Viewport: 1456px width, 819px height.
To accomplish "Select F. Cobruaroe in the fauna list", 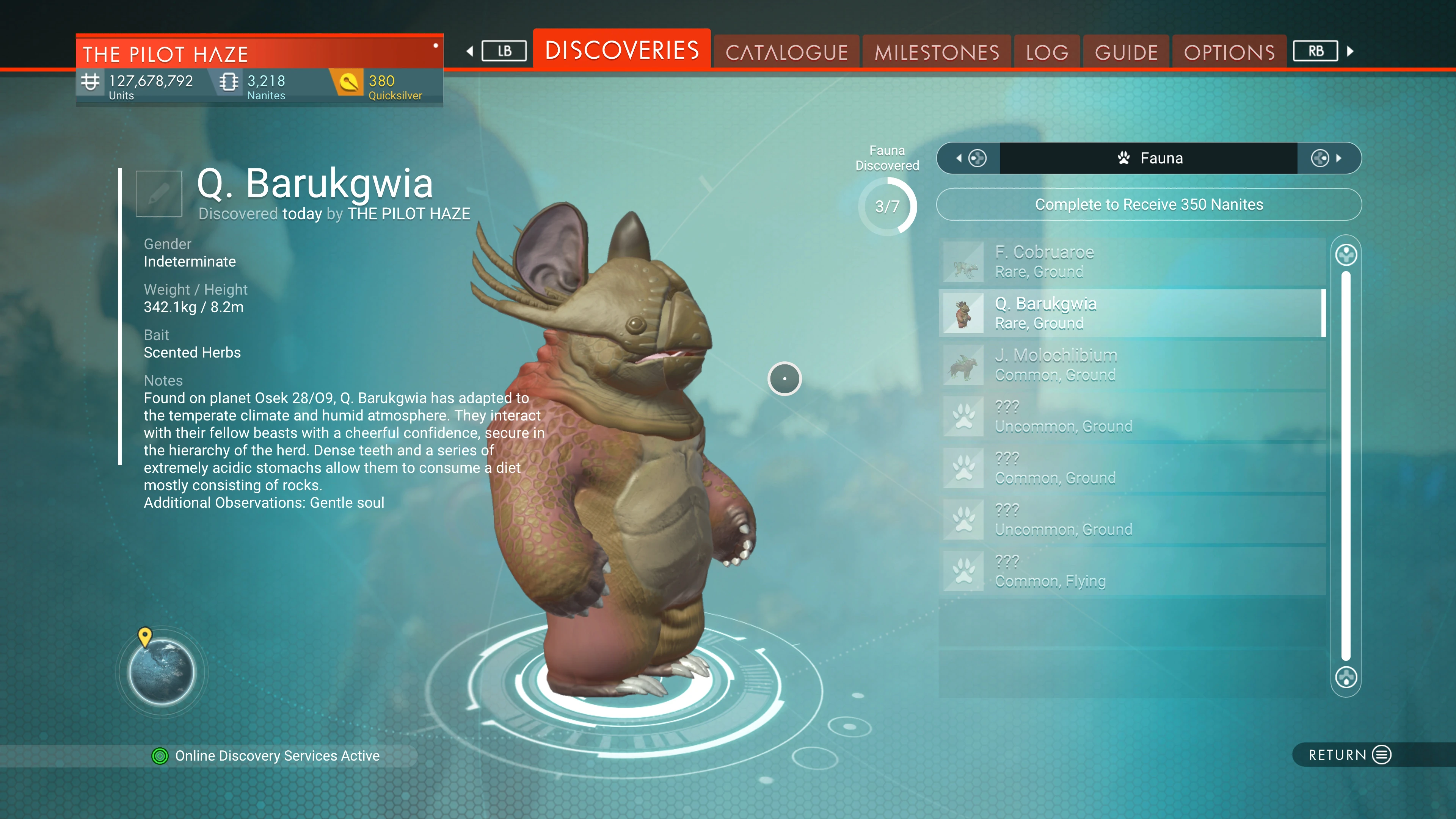I will (1131, 262).
